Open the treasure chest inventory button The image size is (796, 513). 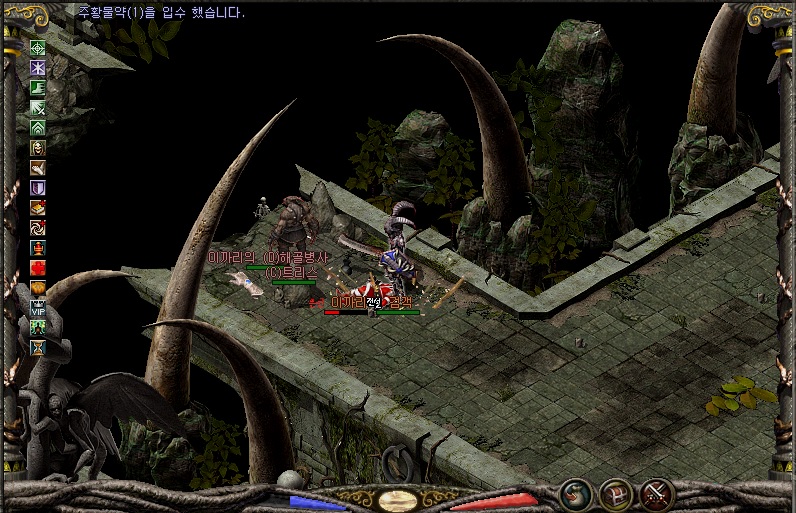615,493
